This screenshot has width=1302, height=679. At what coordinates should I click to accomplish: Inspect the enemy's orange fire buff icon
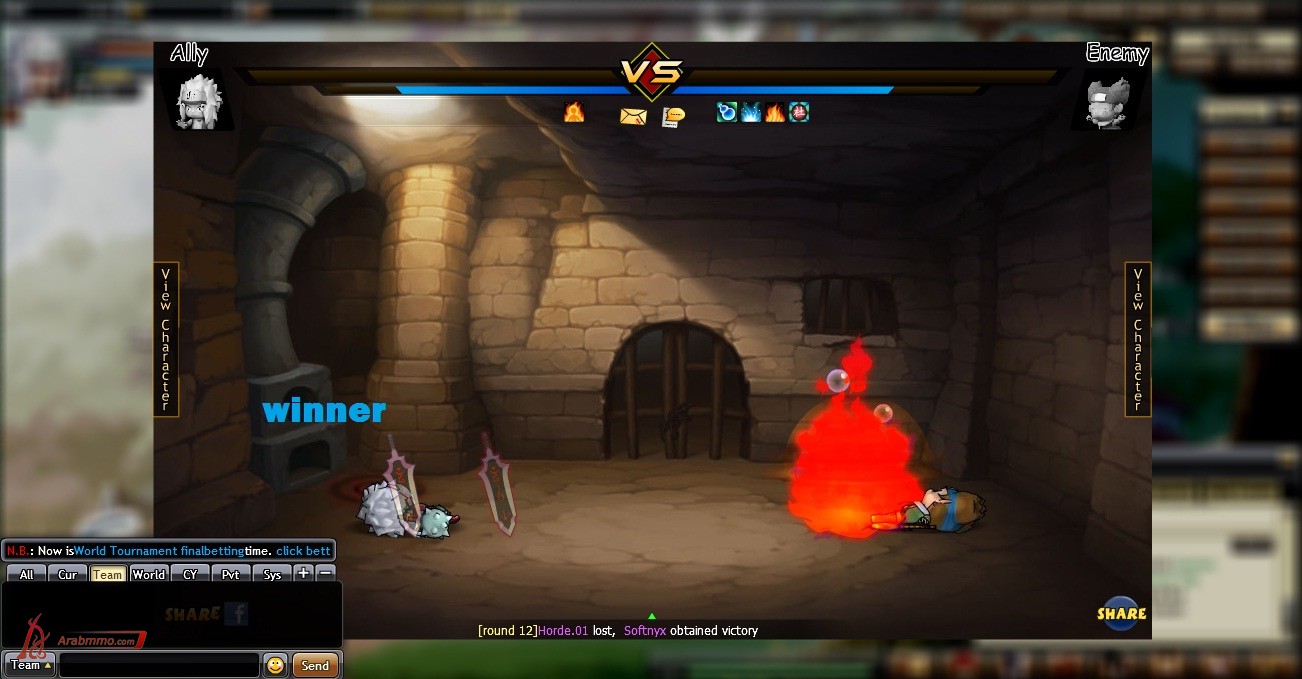click(x=775, y=112)
